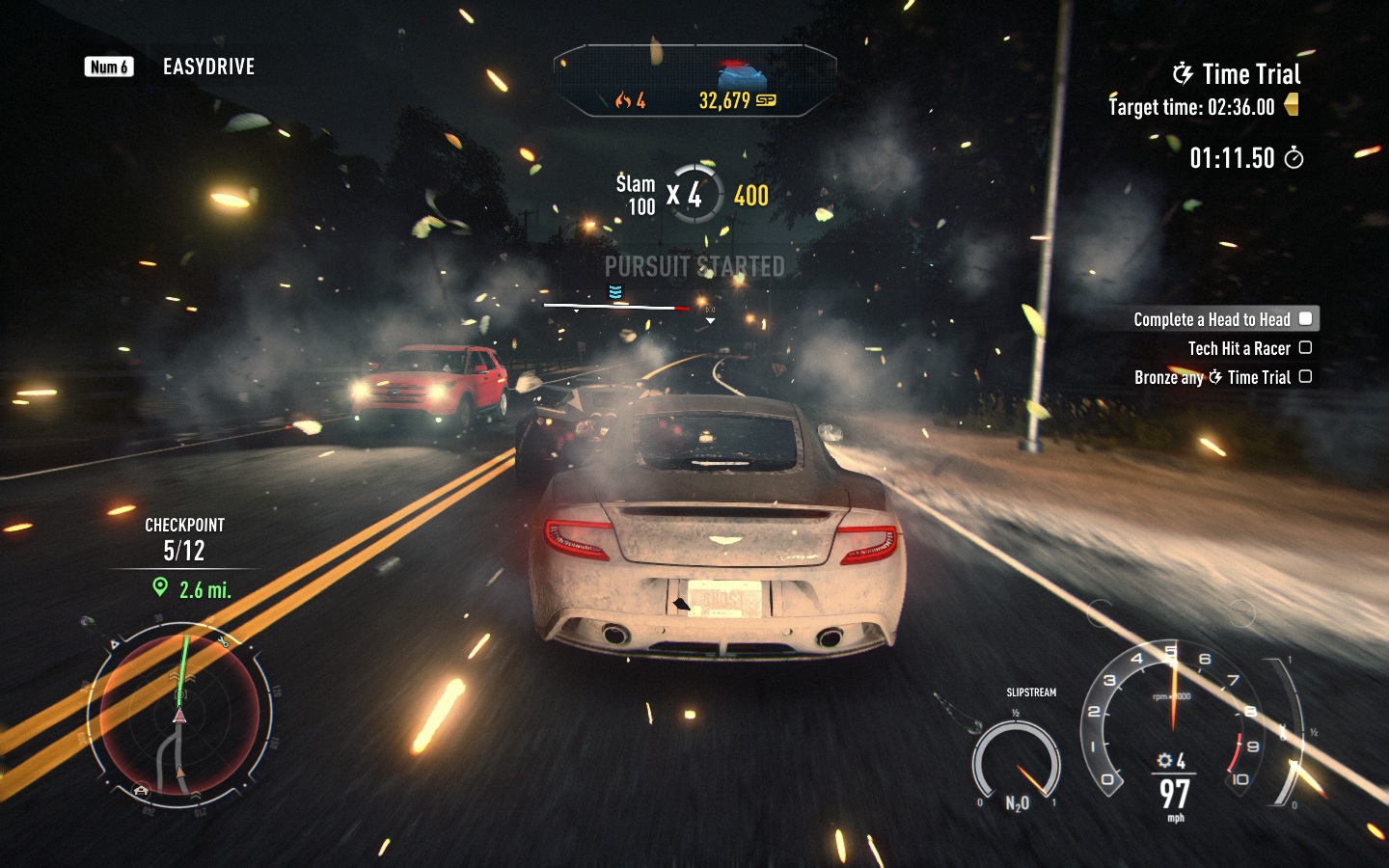Click the Time Trial event icon
Screen dimensions: 1389x868
(1183, 73)
